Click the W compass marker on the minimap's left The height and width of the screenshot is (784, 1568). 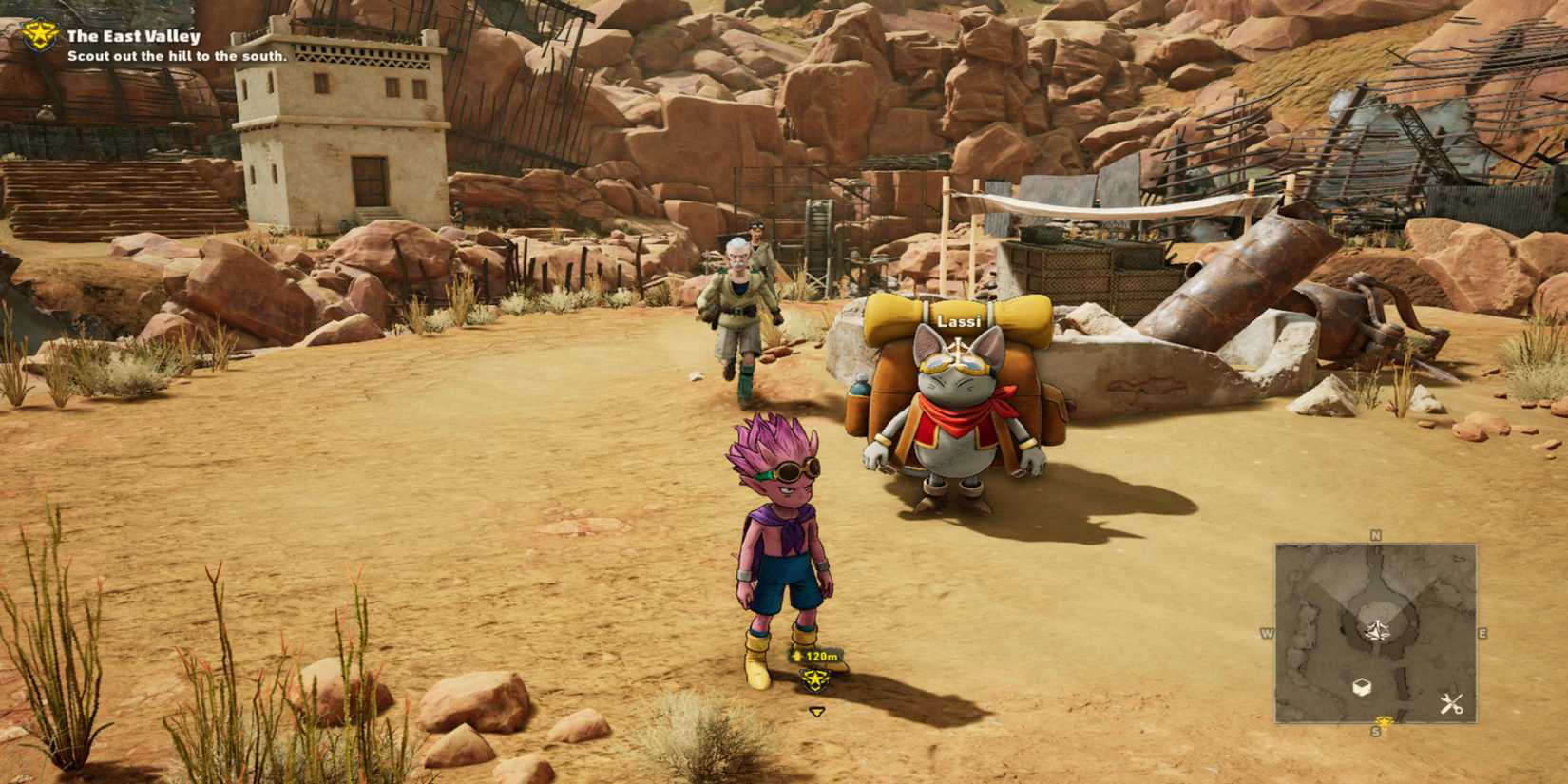(1269, 632)
